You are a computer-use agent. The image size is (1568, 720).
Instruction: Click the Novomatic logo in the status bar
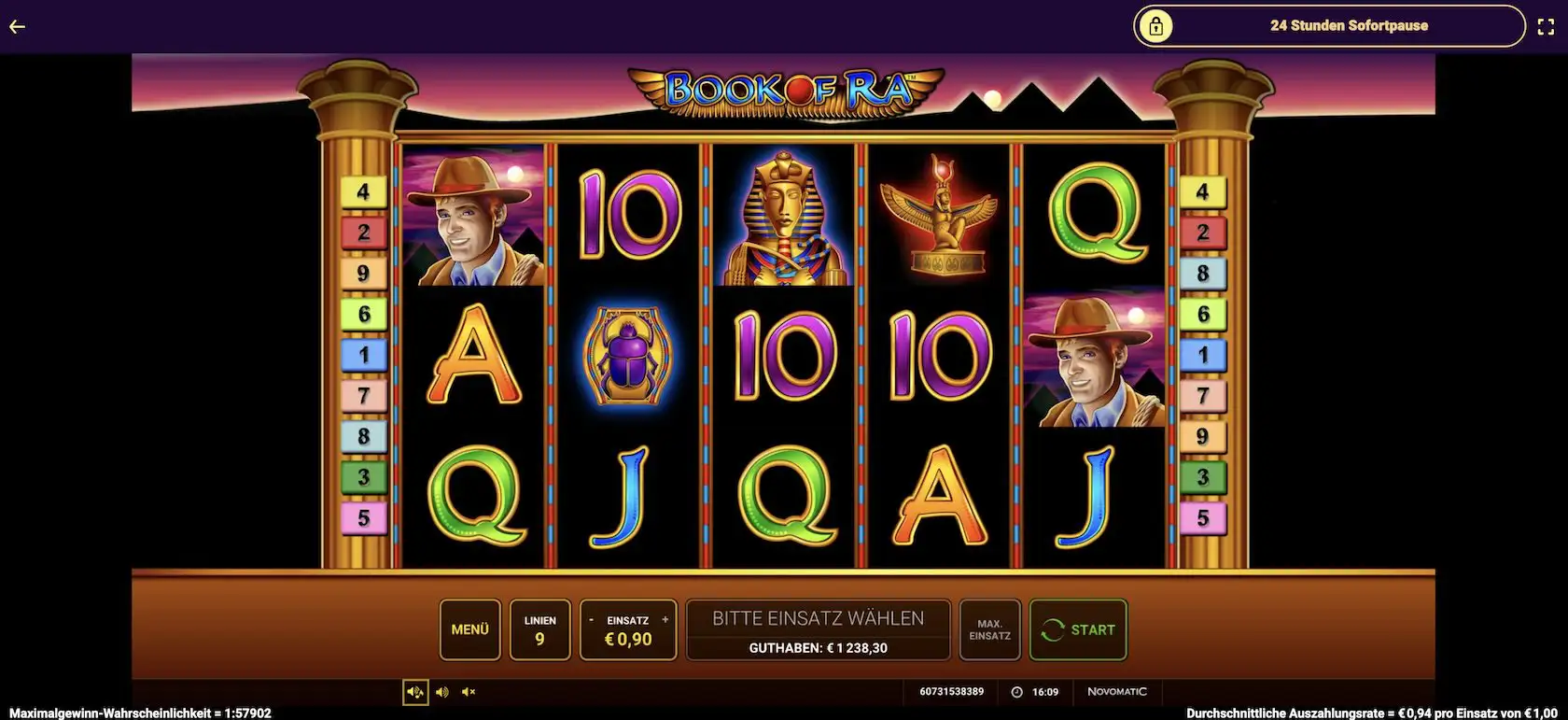1119,691
